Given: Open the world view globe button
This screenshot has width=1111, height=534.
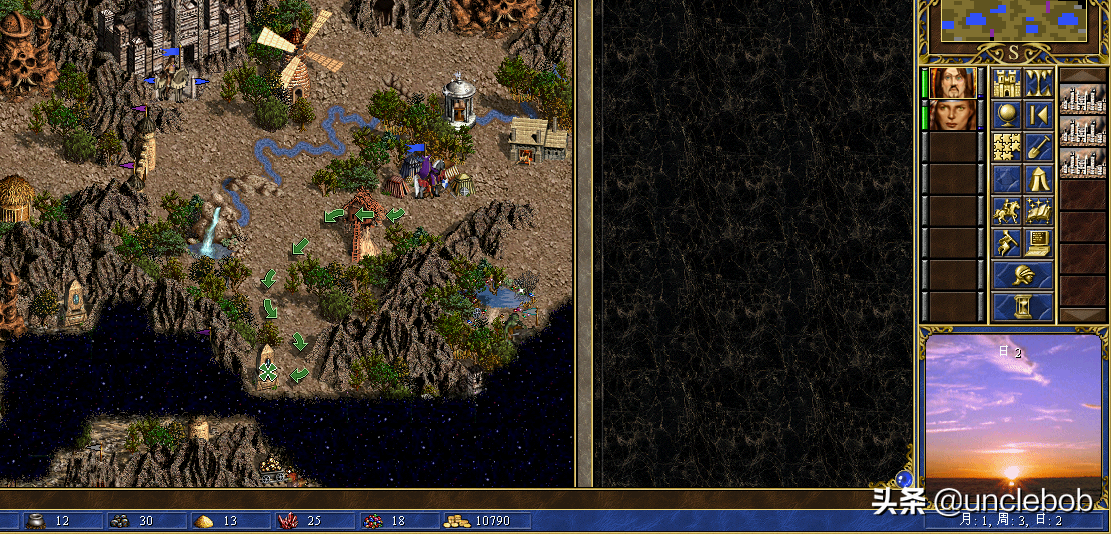Looking at the screenshot, I should pos(1006,115).
